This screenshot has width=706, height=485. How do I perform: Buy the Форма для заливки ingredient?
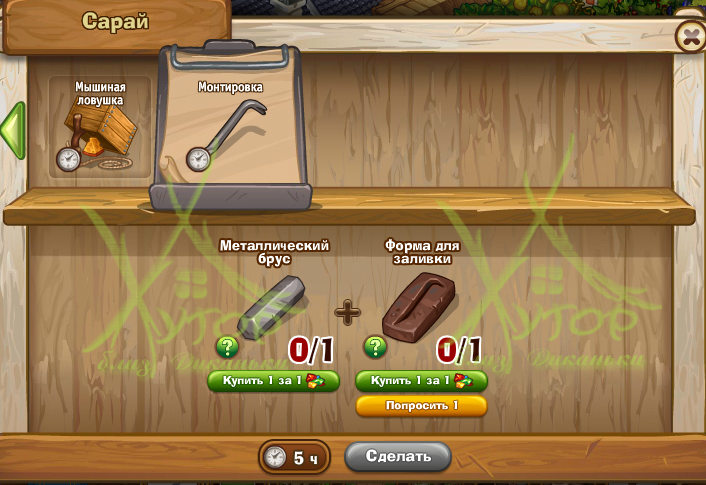point(421,381)
